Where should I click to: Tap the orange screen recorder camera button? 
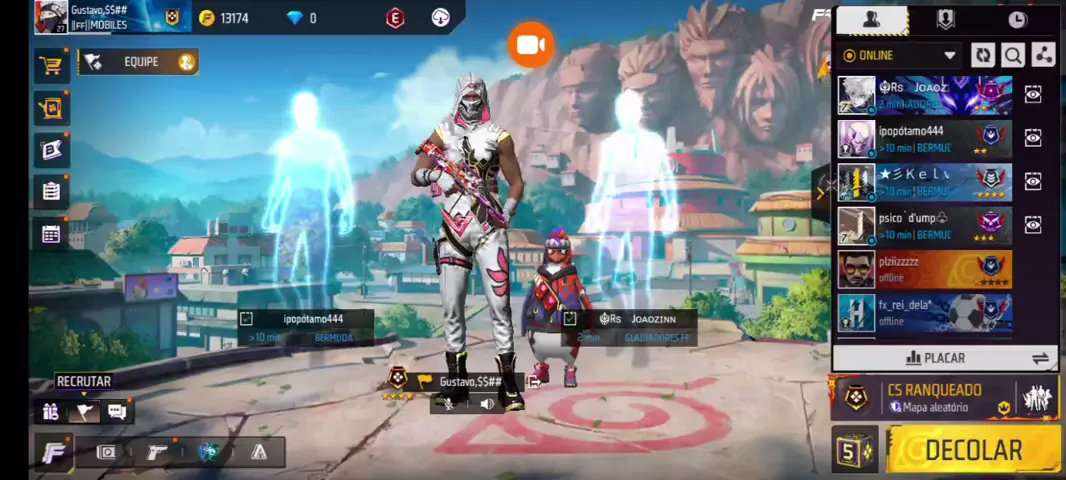530,45
